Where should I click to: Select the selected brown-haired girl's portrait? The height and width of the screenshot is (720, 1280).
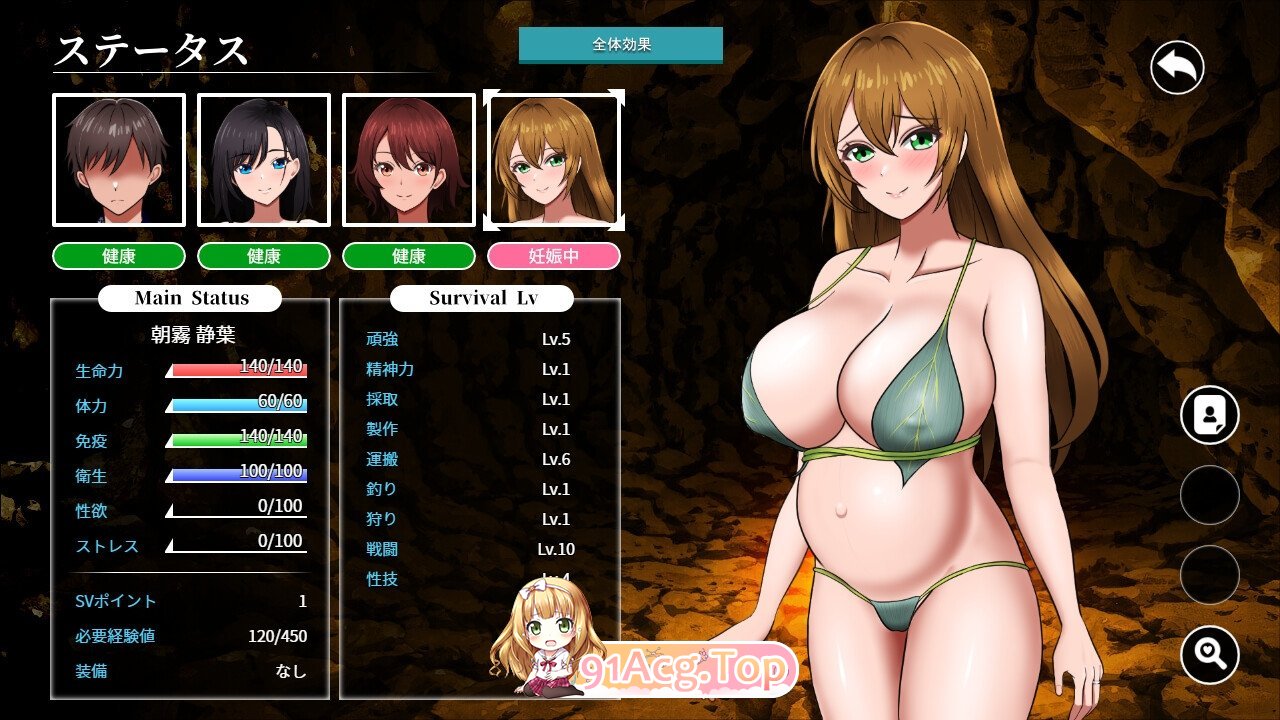click(554, 160)
